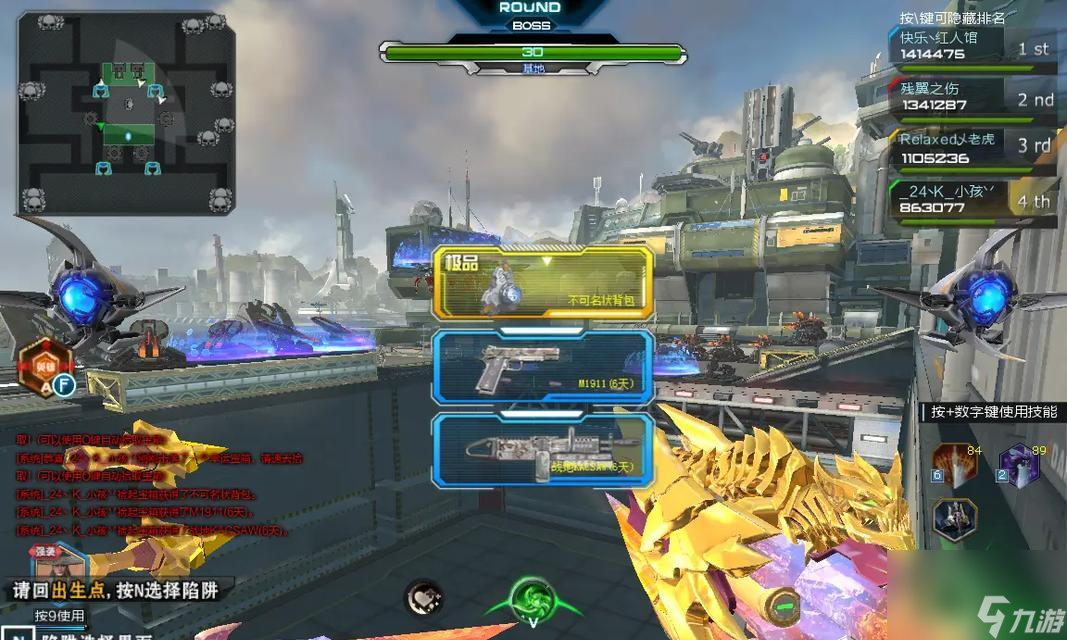Viewport: 1067px width, 640px height.
Task: Select second place player 残翼之伤
Action: 971,97
